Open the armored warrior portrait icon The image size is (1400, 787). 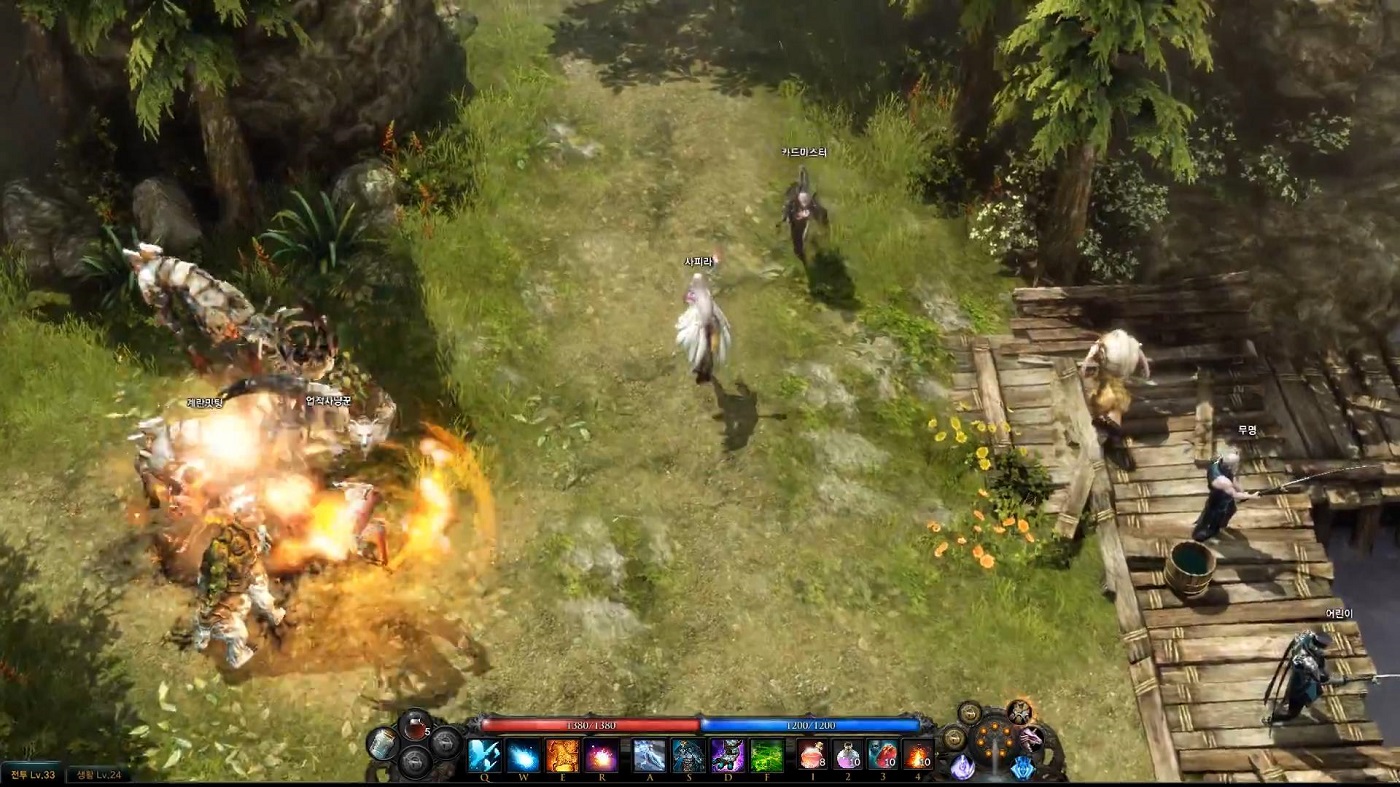(x=1019, y=712)
